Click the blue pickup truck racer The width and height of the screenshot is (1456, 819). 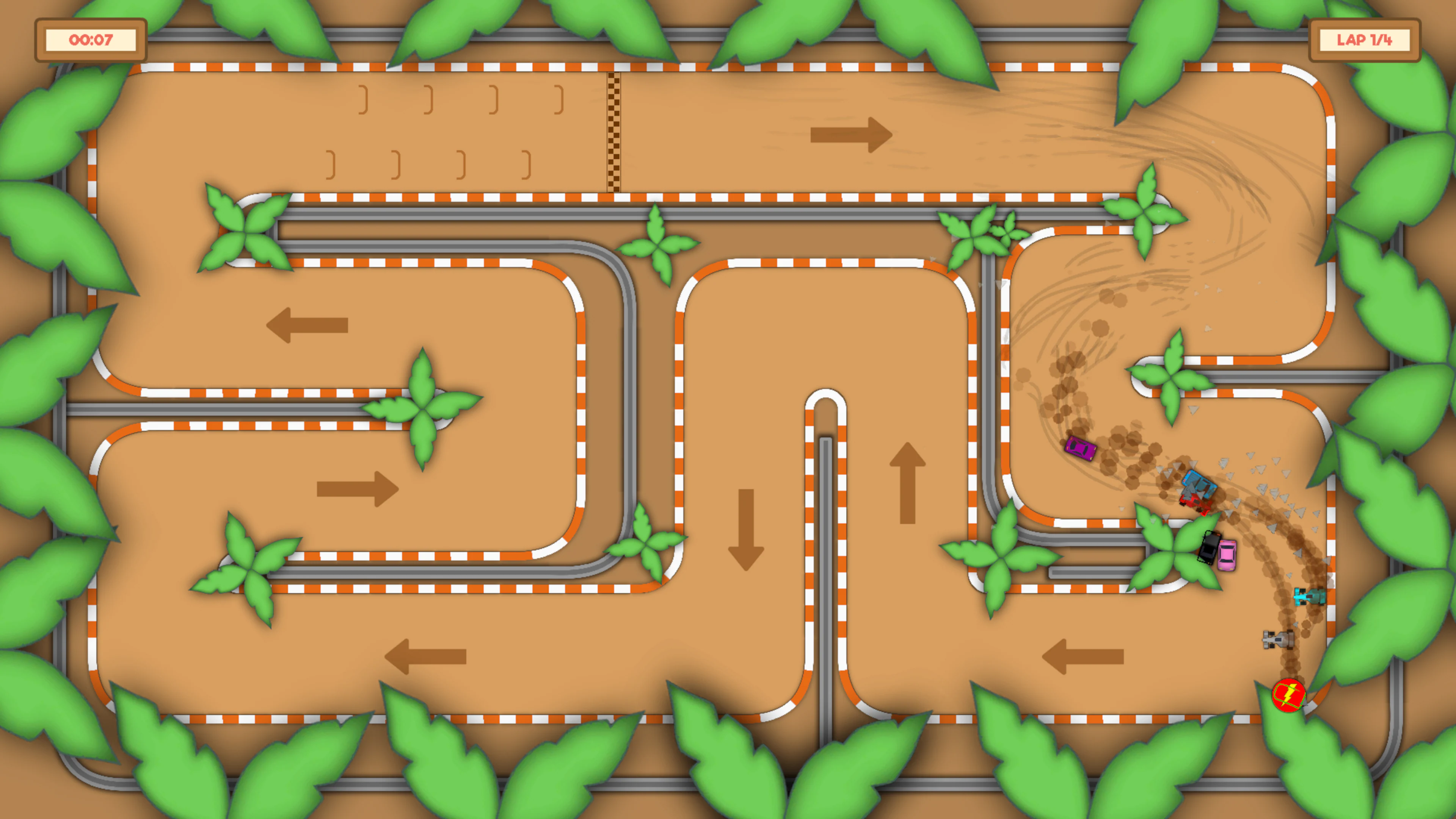tap(1200, 483)
